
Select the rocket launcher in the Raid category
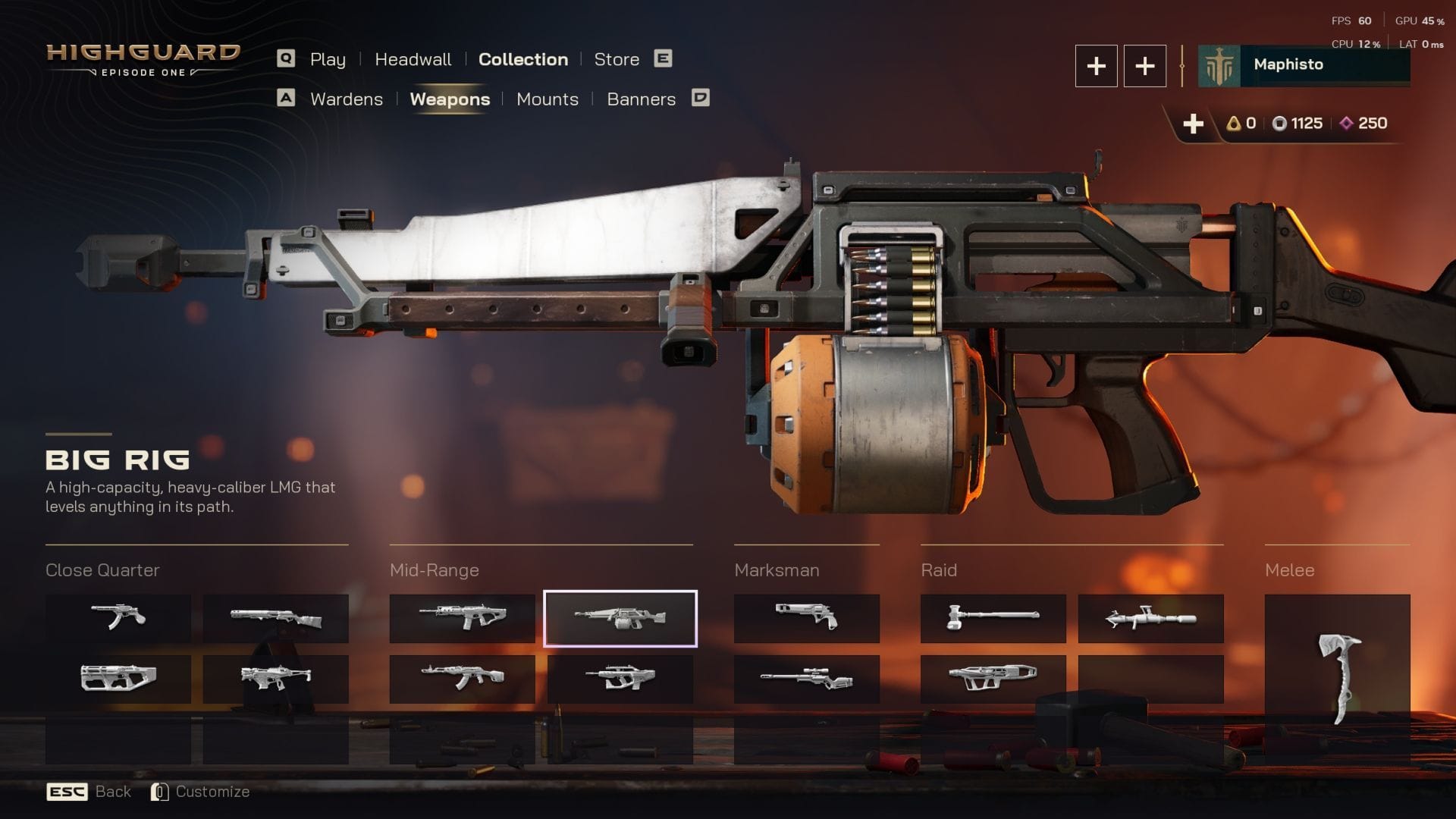(1150, 618)
